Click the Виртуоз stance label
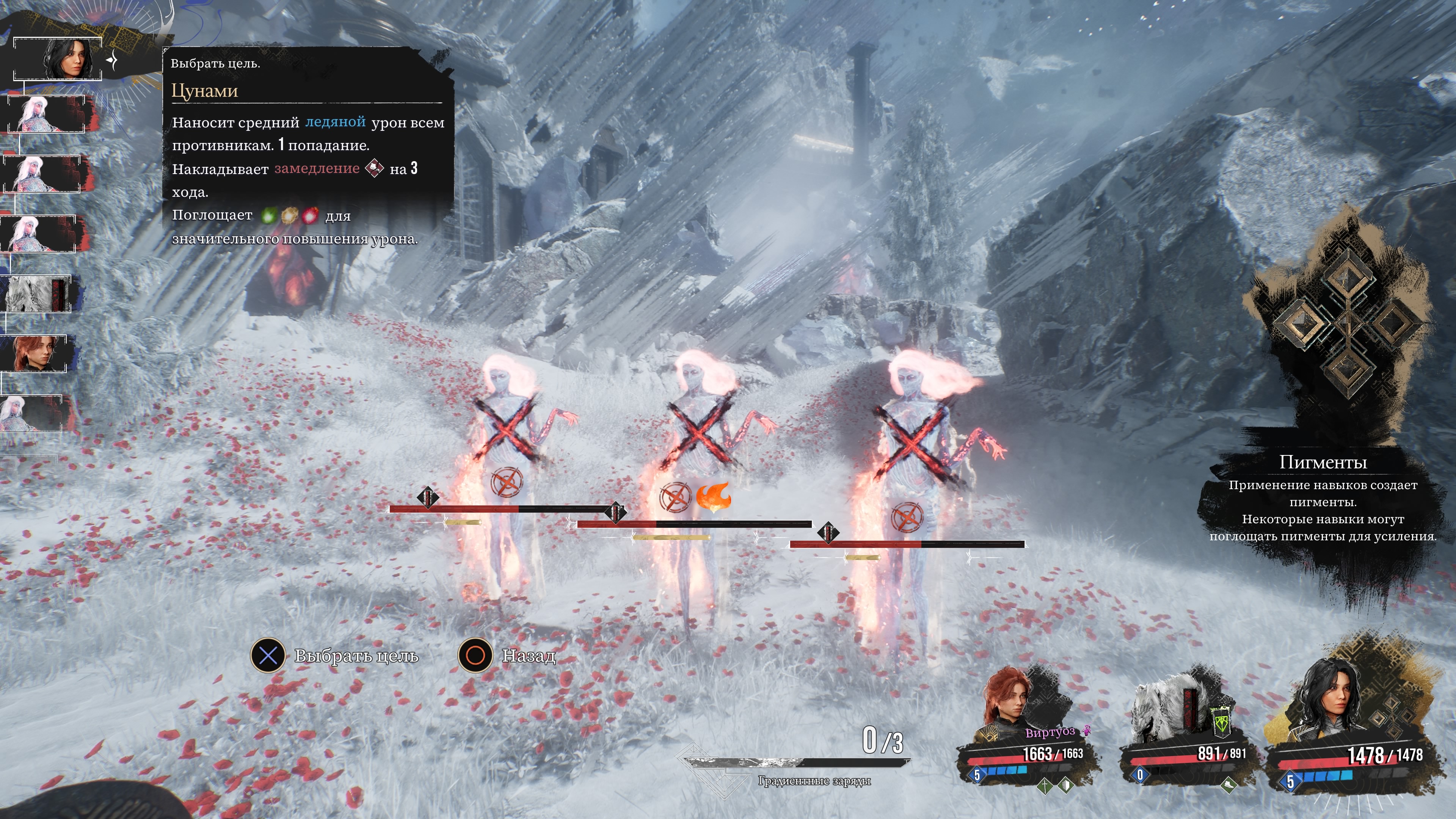The image size is (1456, 819). [1050, 733]
